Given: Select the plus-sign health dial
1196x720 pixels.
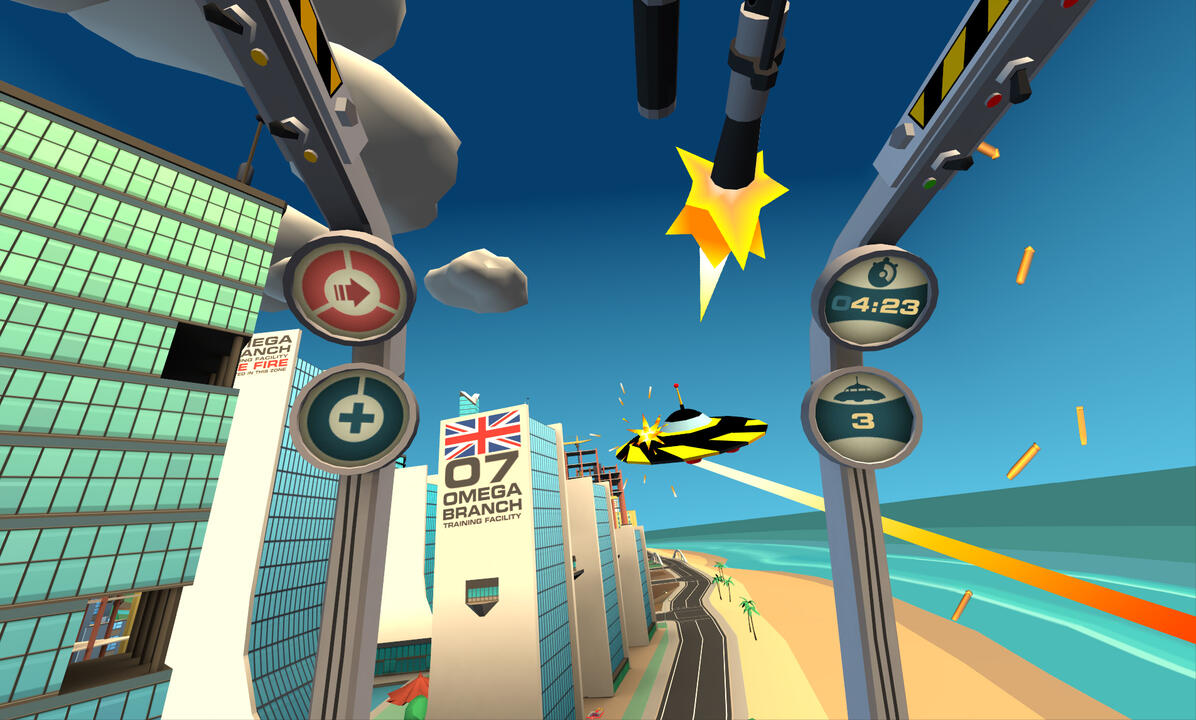Looking at the screenshot, I should point(353,417).
